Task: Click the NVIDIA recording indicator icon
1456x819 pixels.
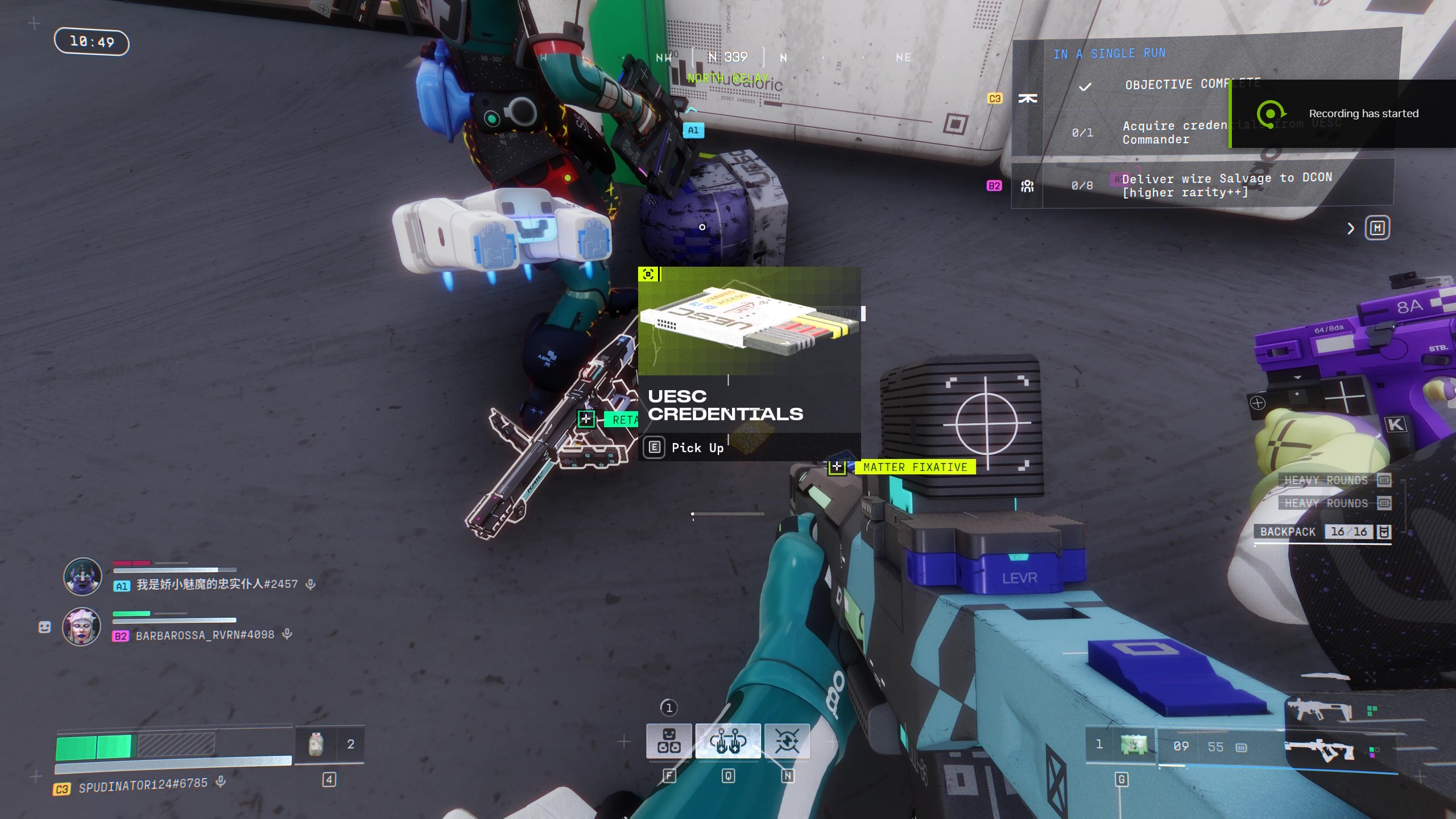Action: click(x=1273, y=114)
